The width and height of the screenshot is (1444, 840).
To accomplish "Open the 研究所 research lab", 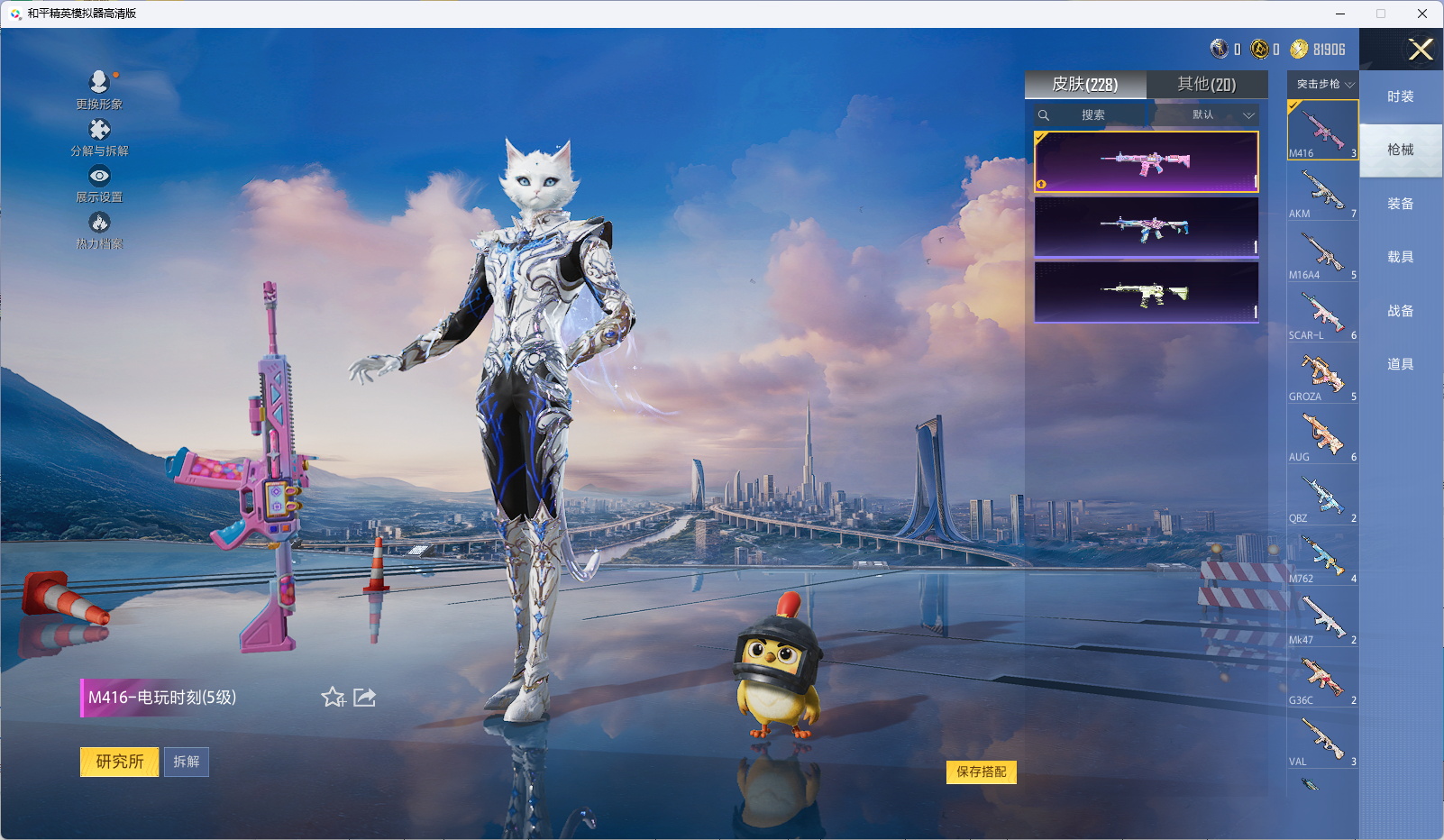I will (119, 762).
